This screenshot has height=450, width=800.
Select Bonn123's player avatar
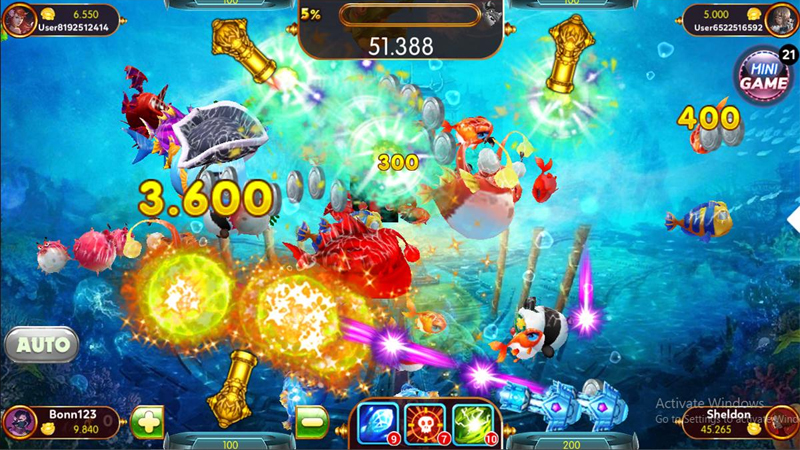point(18,422)
